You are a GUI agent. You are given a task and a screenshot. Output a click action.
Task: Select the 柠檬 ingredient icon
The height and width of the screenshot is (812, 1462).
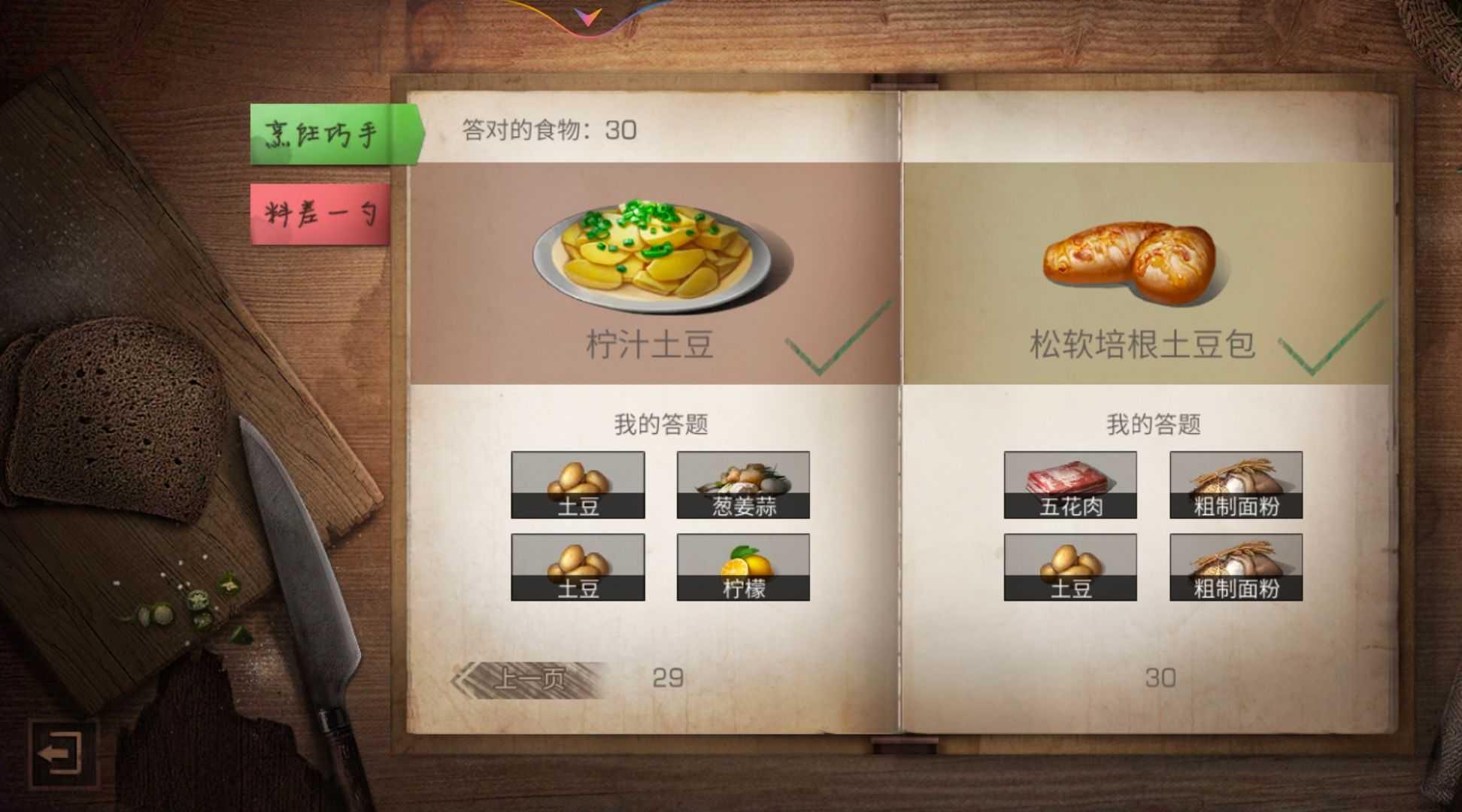743,568
